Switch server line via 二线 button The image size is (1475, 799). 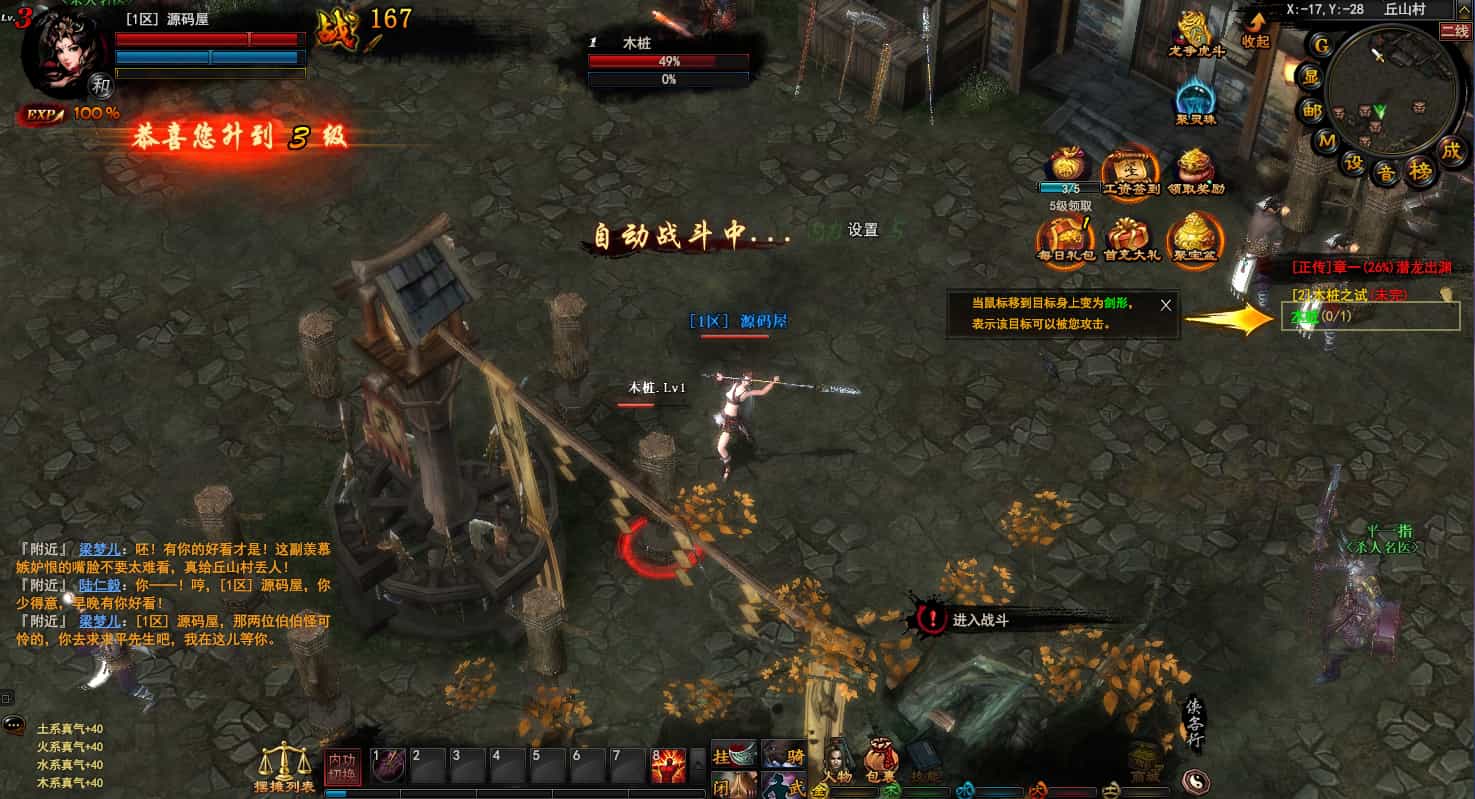tap(1455, 31)
